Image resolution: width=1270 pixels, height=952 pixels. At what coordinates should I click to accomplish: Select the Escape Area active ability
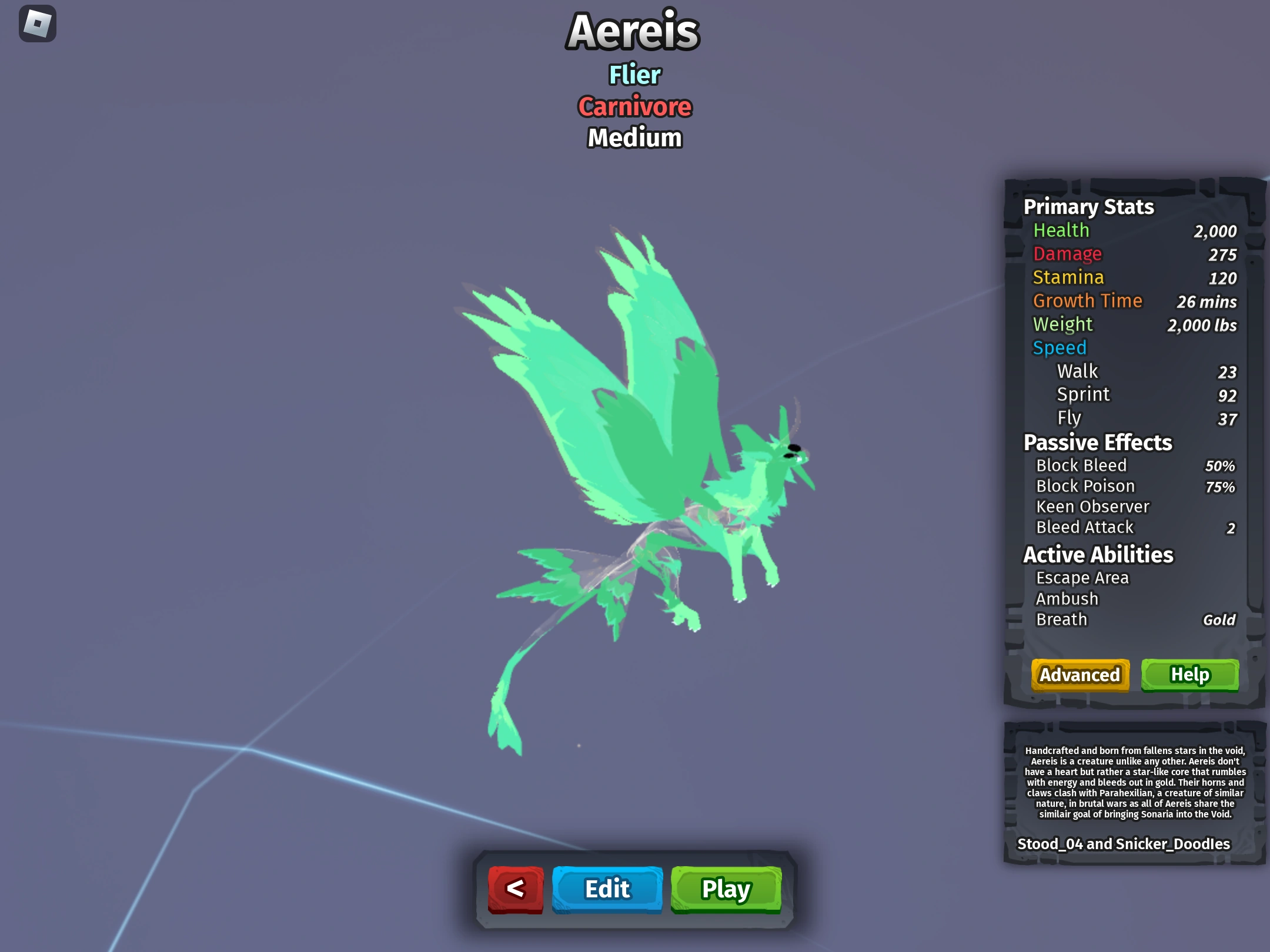(x=1082, y=578)
